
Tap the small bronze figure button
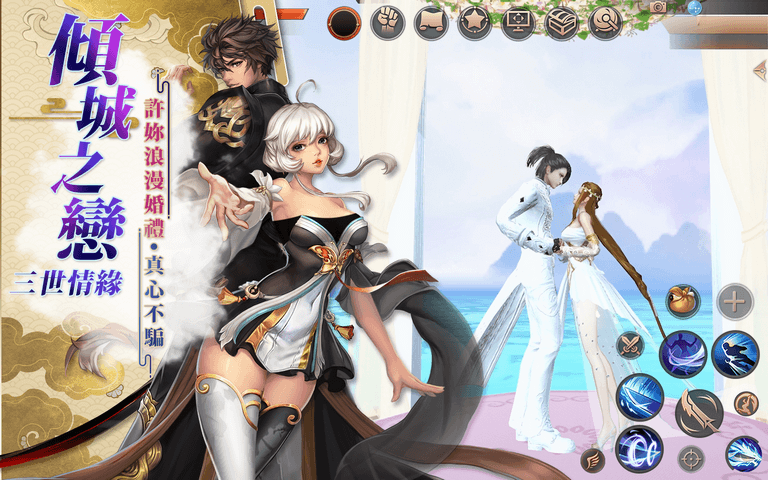pyautogui.click(x=746, y=402)
